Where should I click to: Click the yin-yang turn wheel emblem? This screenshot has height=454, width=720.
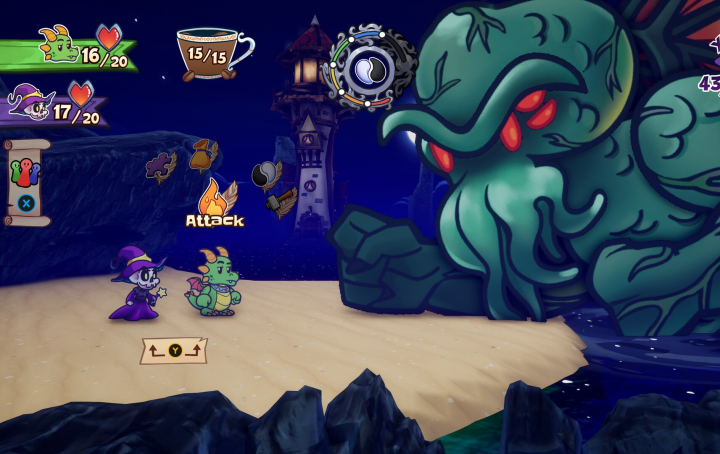370,68
